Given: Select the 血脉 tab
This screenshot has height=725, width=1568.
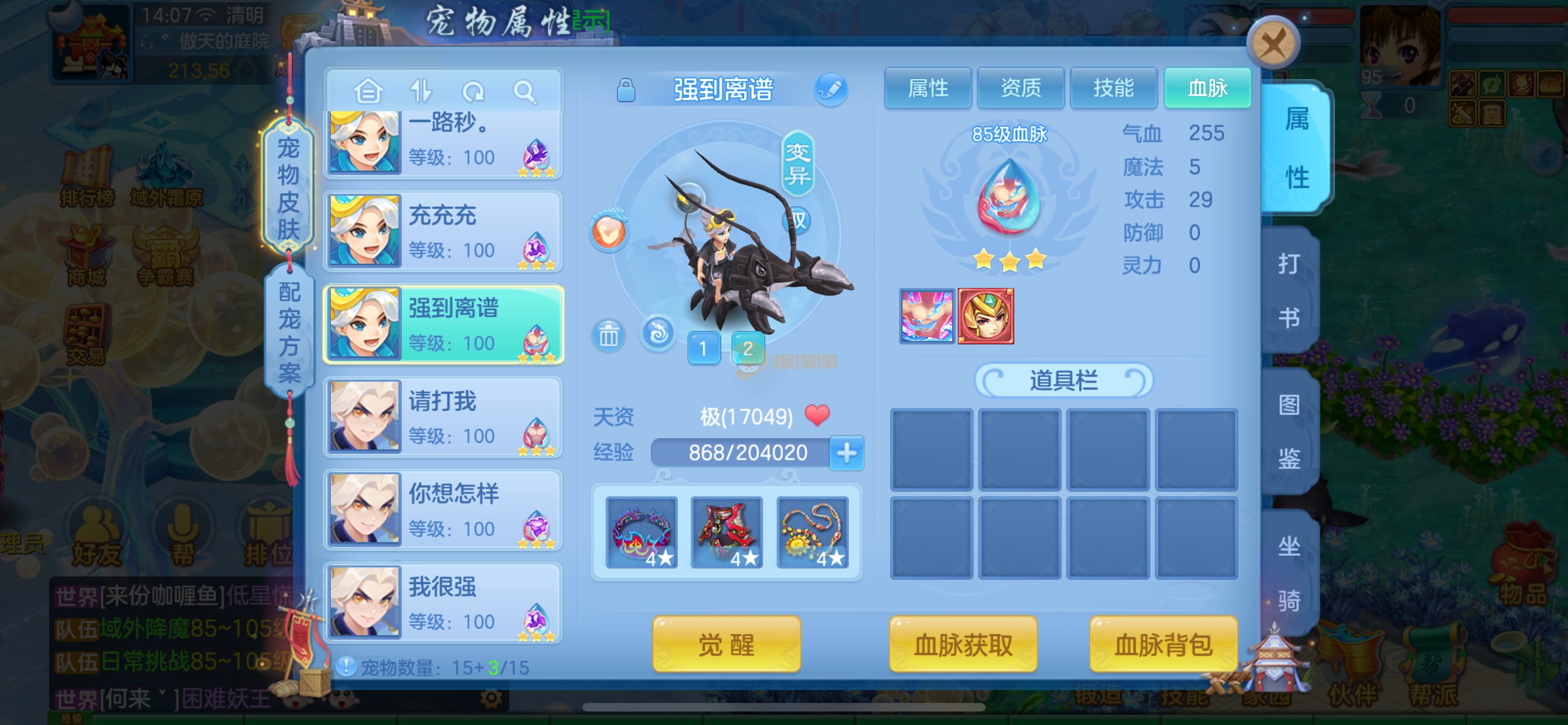Looking at the screenshot, I should coord(1207,88).
